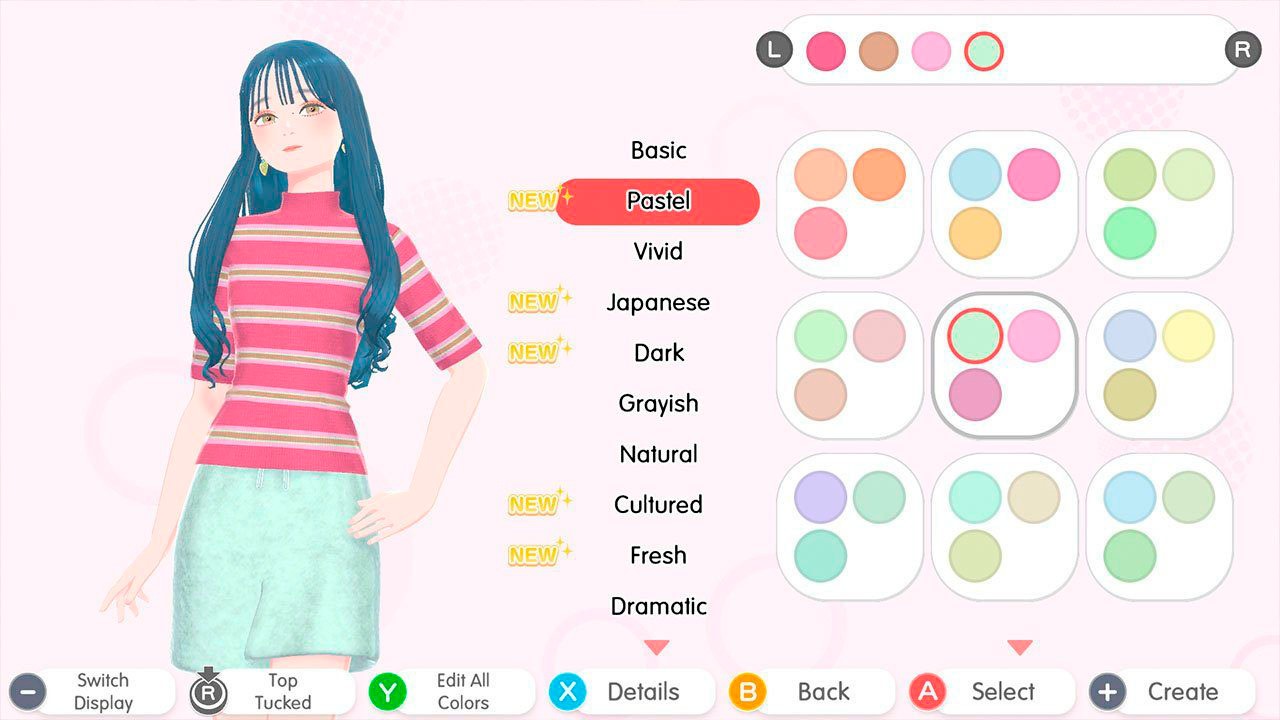Screen dimensions: 1280x720
Task: Click the hot pink swatch in top color bar
Action: (826, 51)
